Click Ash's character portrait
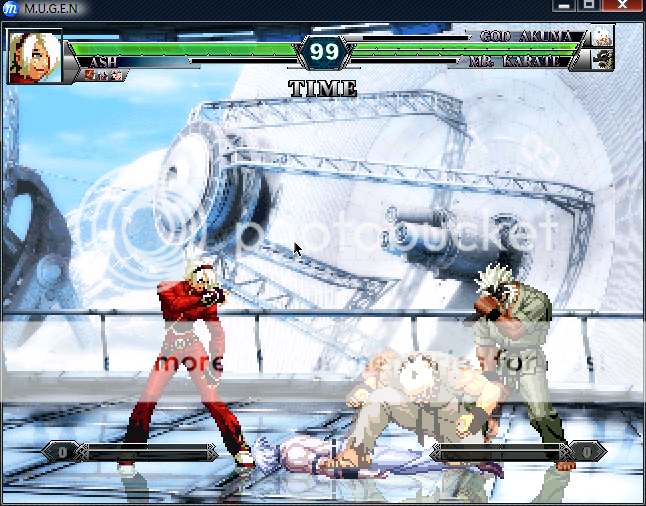 pos(34,56)
